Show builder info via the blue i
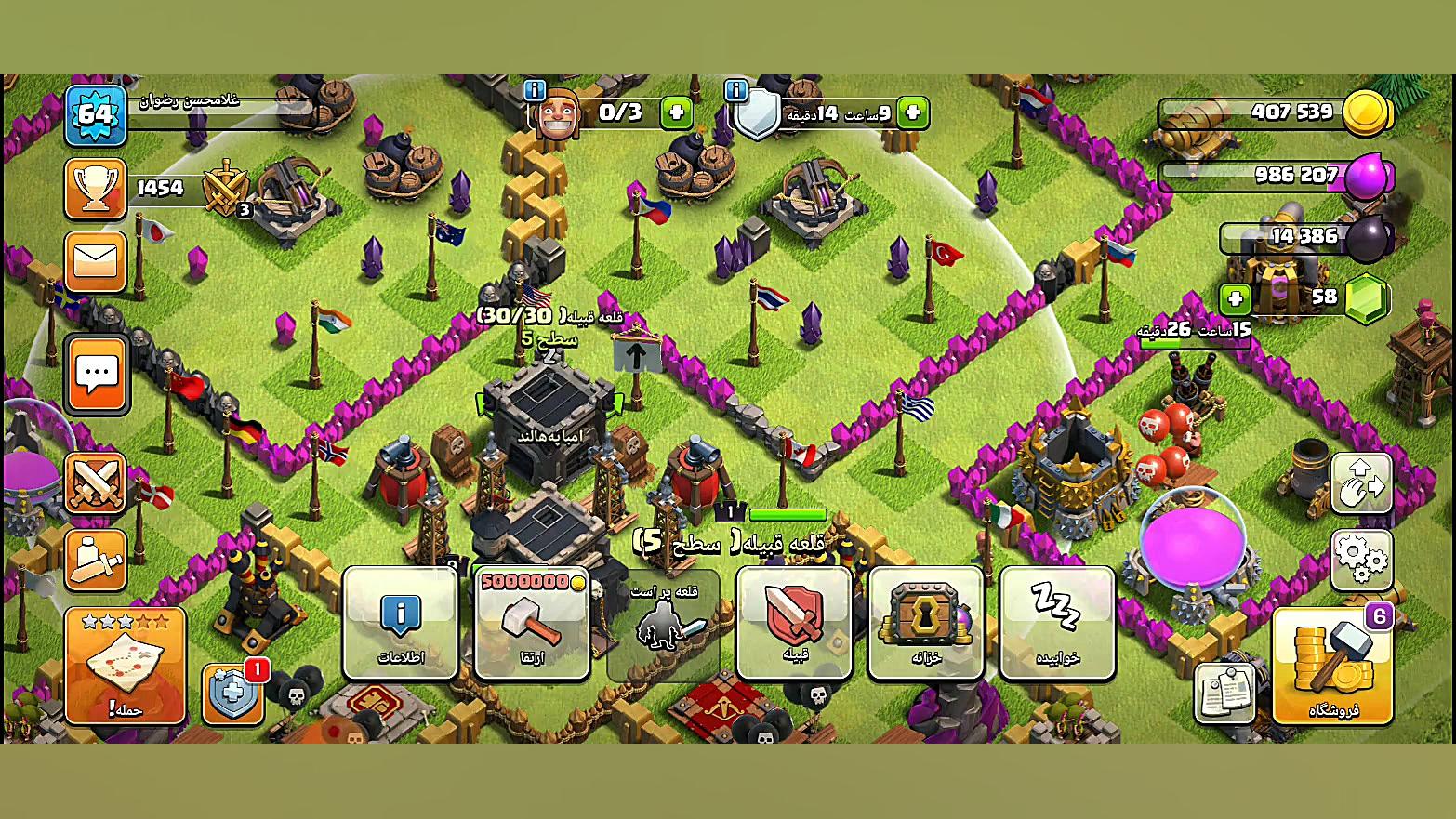1456x819 pixels. tap(535, 90)
